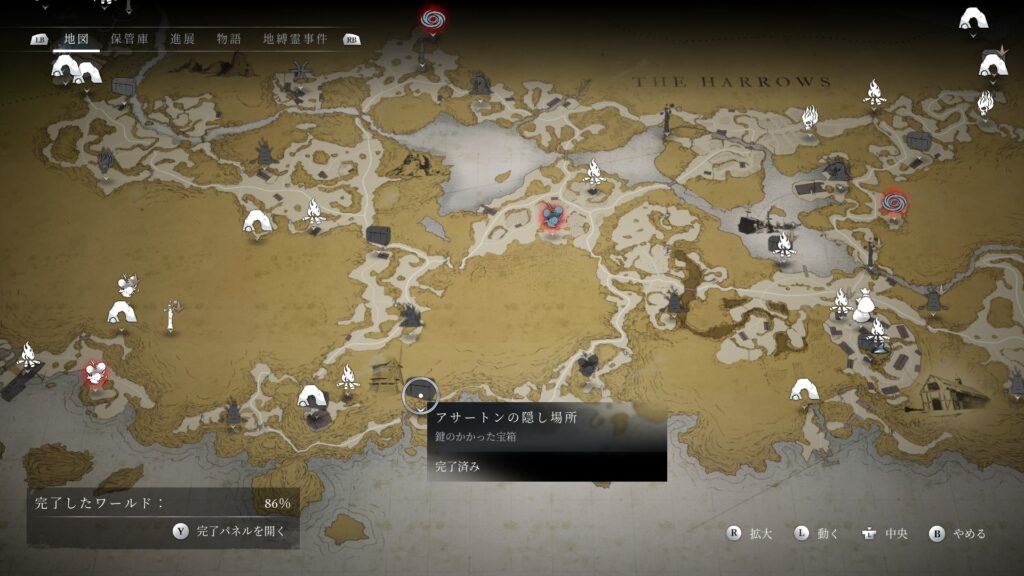Select the cave marker in the southeast
The image size is (1024, 576).
pyautogui.click(x=802, y=389)
